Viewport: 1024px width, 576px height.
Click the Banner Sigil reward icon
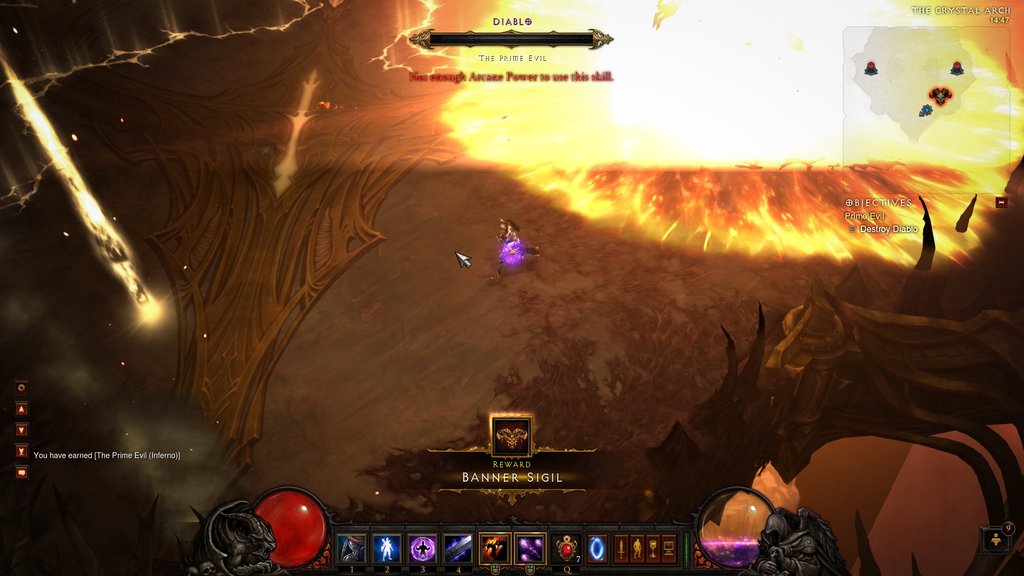click(511, 436)
